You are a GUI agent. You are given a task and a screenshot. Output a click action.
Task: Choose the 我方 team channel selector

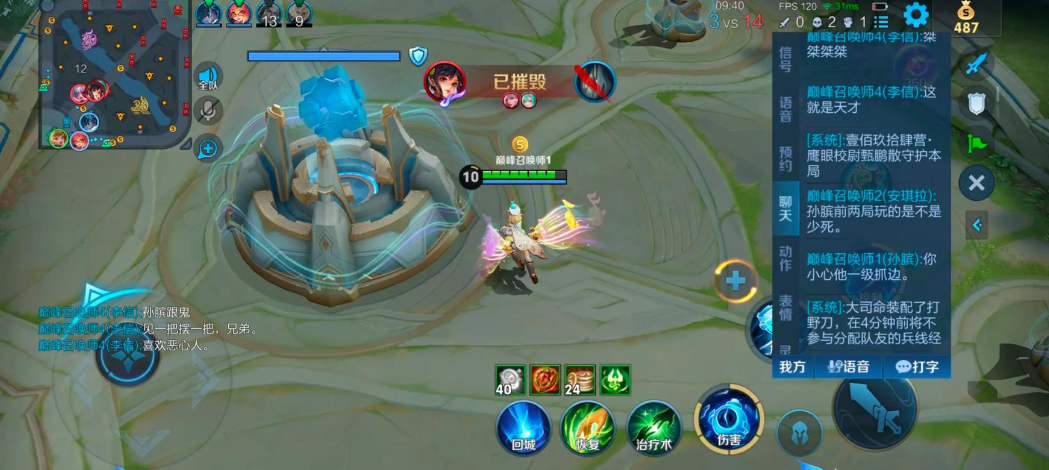[793, 367]
